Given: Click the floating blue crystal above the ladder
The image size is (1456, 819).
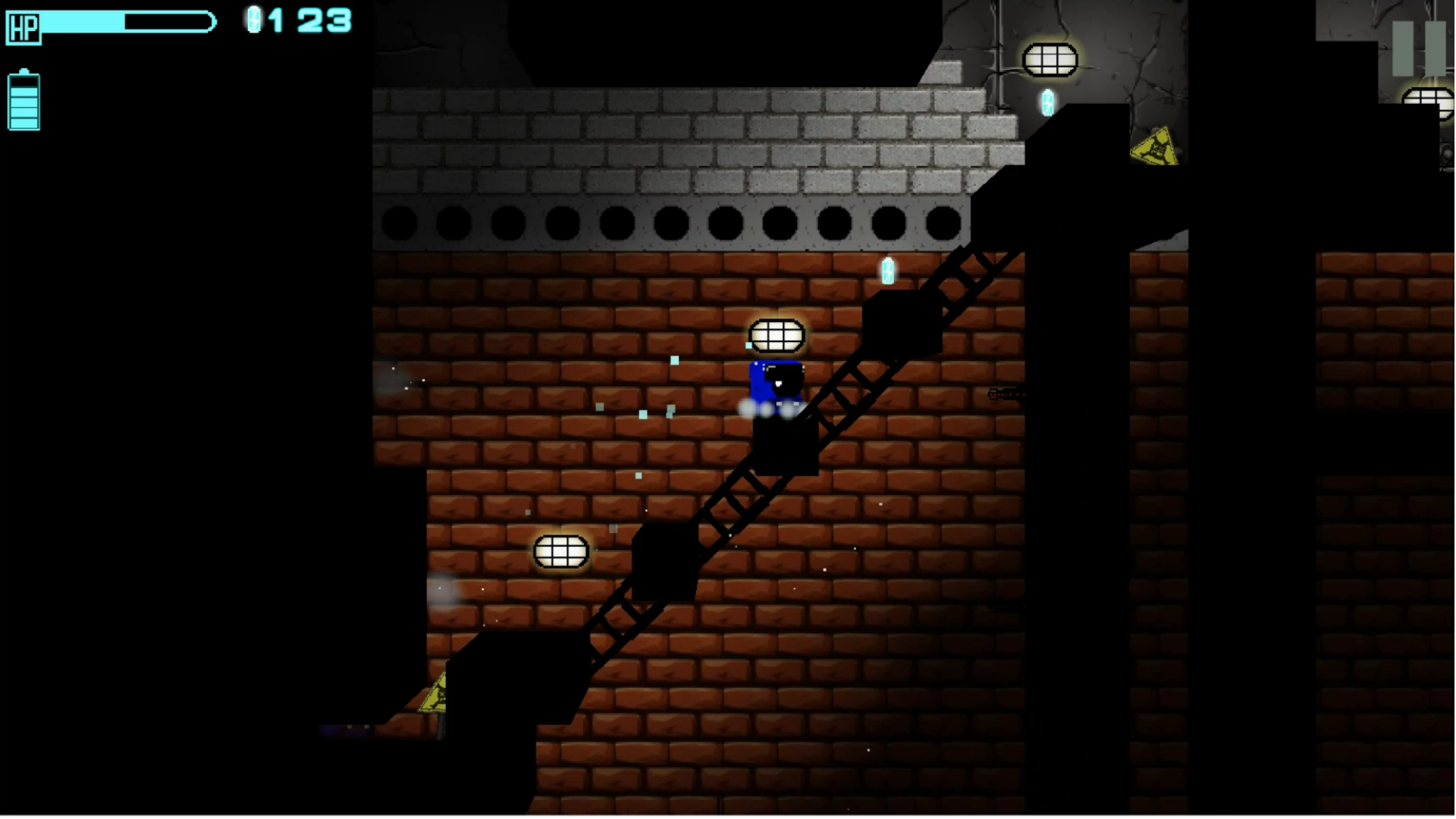Looking at the screenshot, I should [887, 271].
